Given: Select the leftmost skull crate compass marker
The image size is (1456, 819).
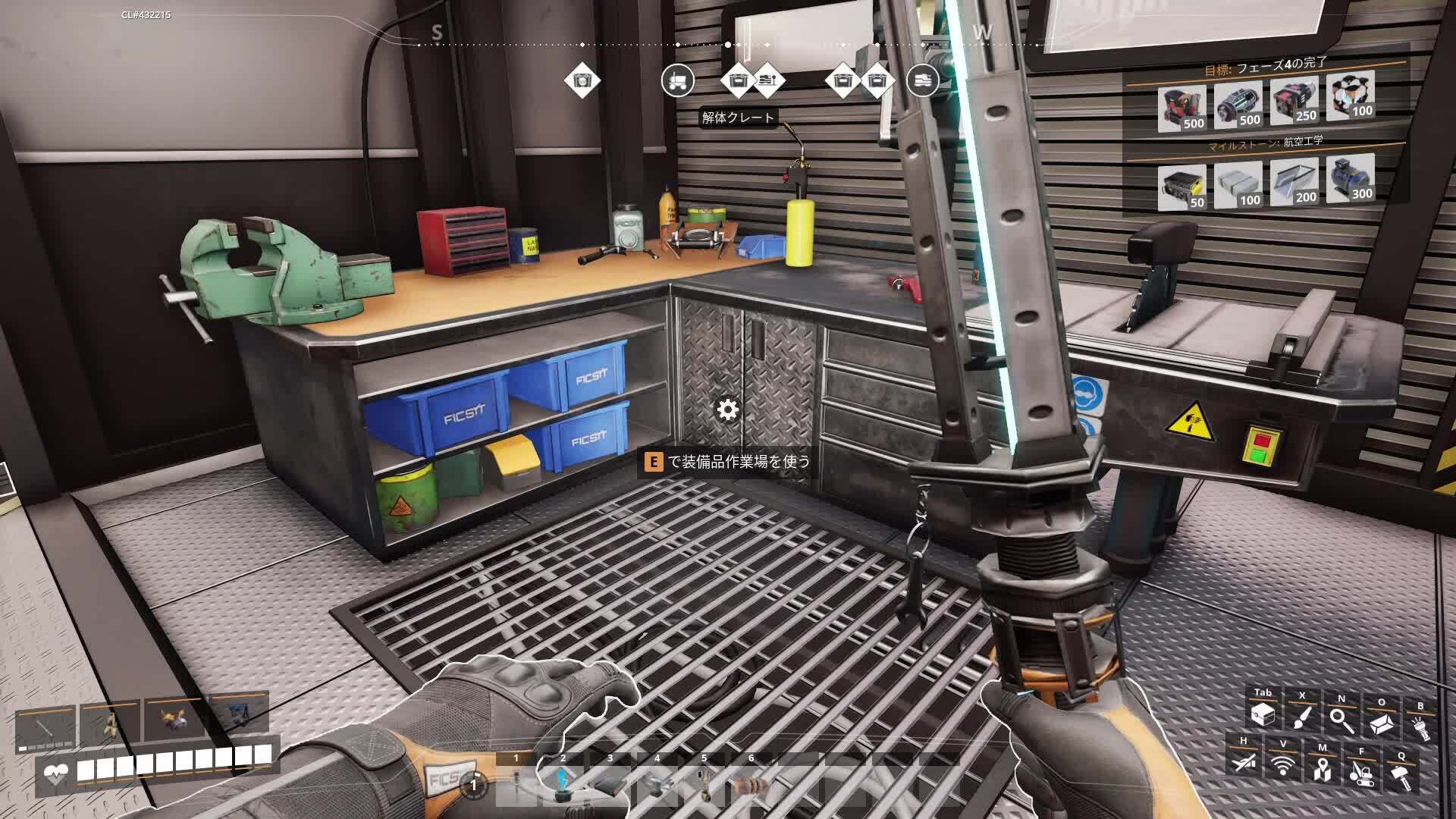Looking at the screenshot, I should [x=582, y=80].
